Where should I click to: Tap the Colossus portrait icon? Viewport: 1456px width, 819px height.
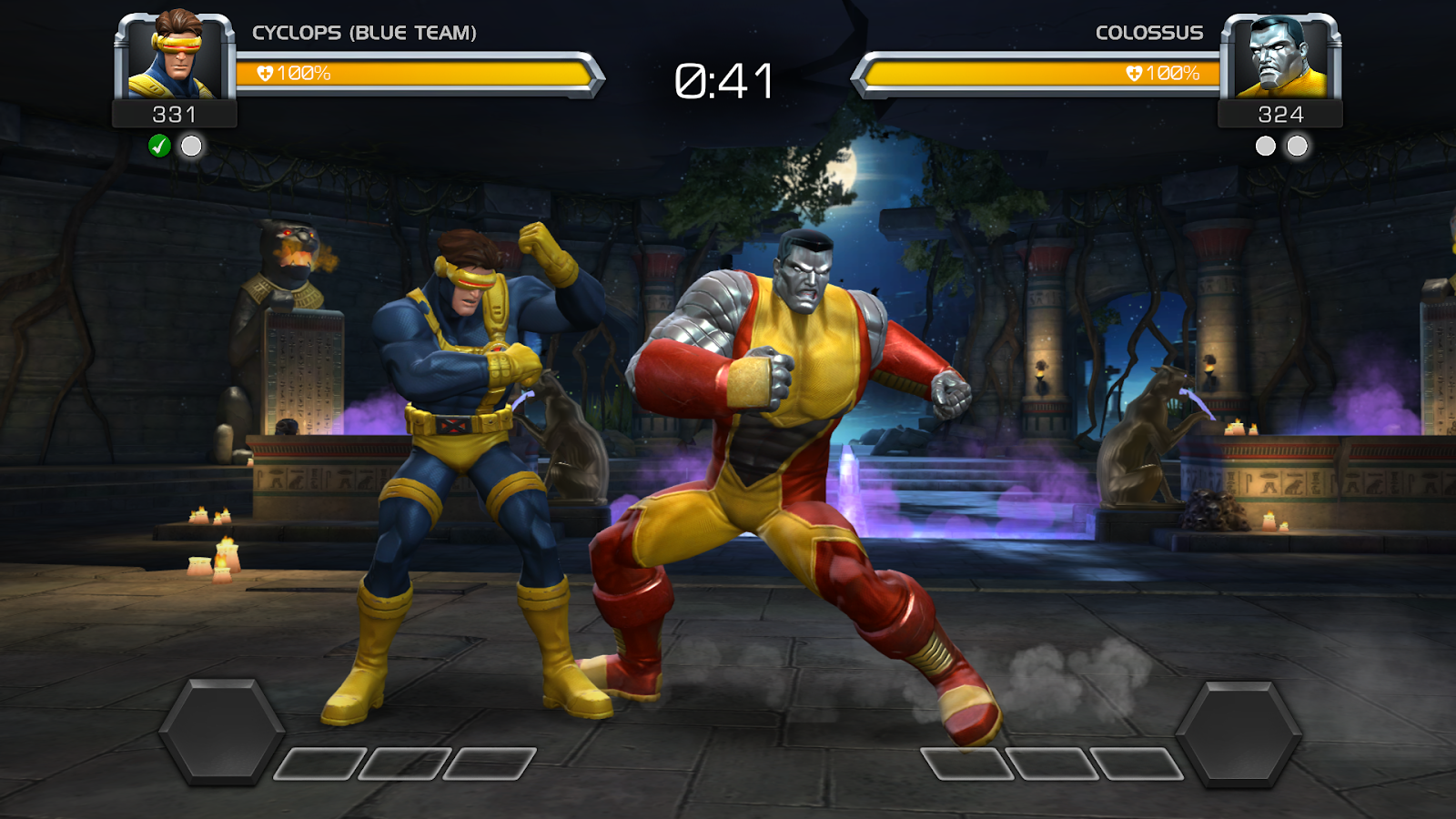pyautogui.click(x=1280, y=56)
